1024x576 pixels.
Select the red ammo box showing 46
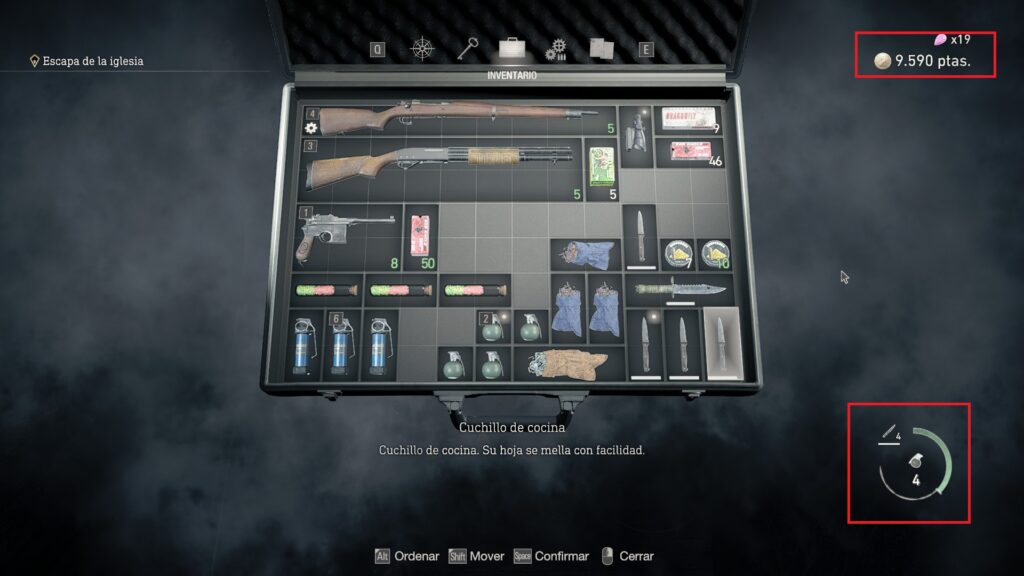pos(688,153)
